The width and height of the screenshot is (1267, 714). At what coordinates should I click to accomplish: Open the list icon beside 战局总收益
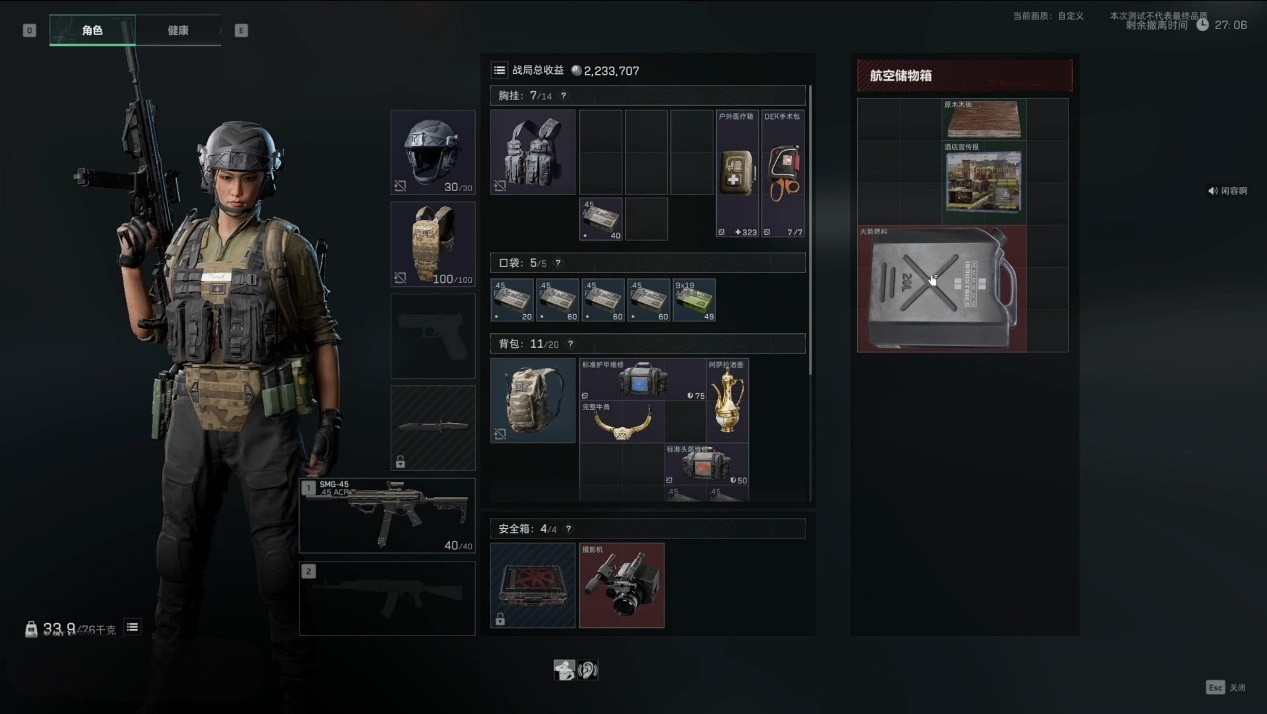pyautogui.click(x=499, y=70)
